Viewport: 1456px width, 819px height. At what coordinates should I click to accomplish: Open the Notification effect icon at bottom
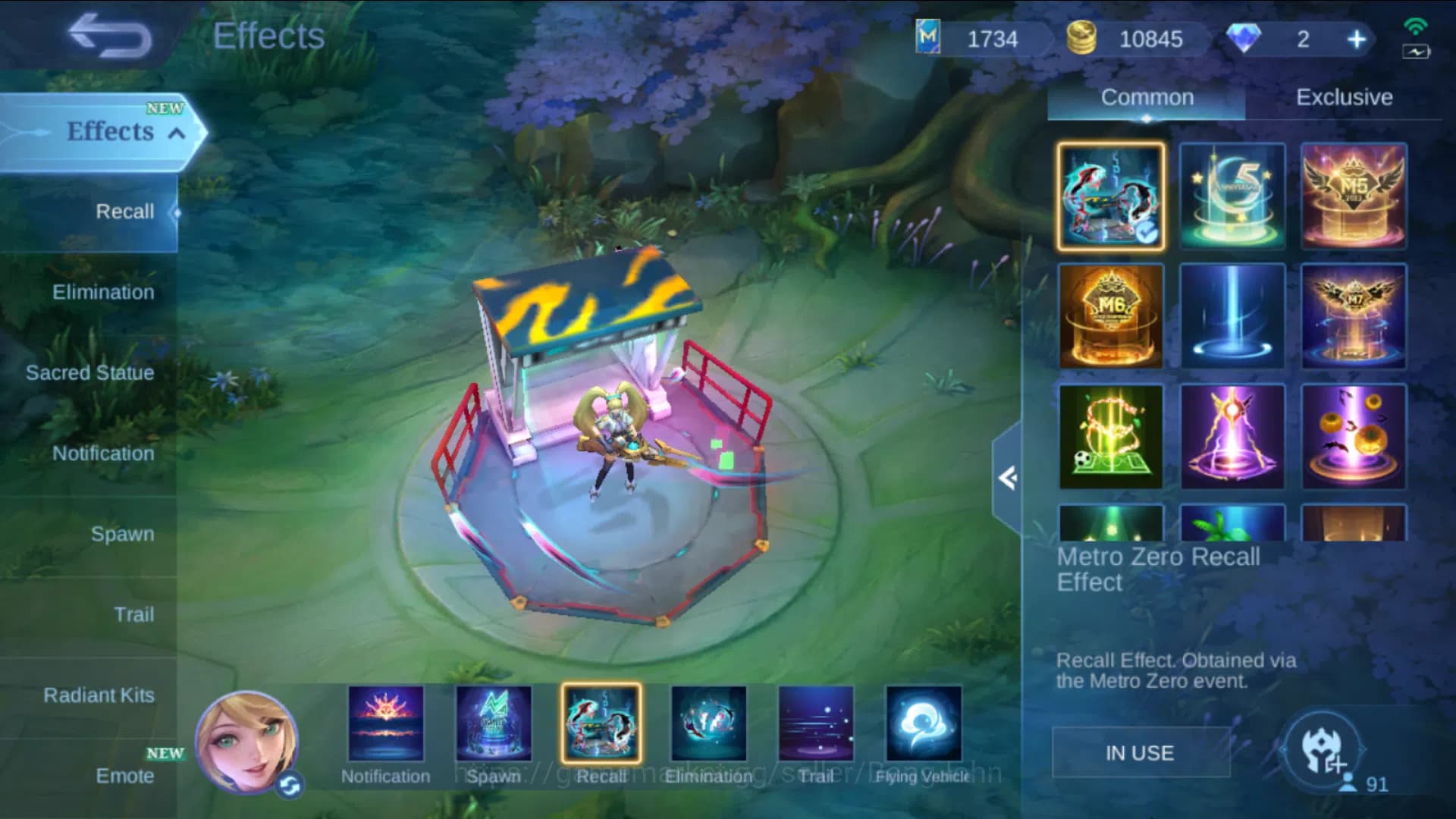[x=385, y=724]
